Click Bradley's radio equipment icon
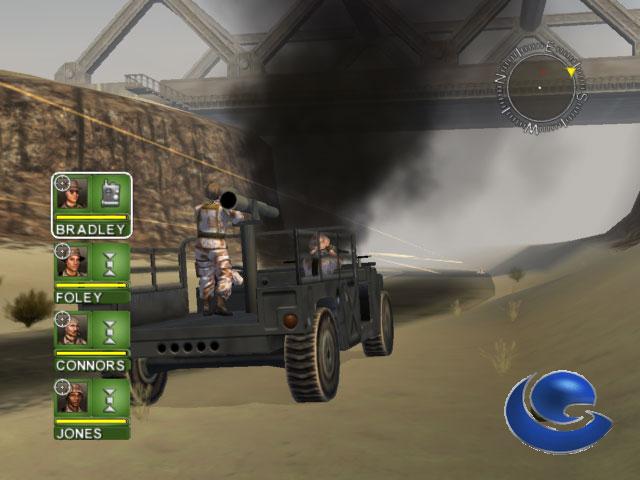Viewport: 640px width, 480px height. [111, 194]
